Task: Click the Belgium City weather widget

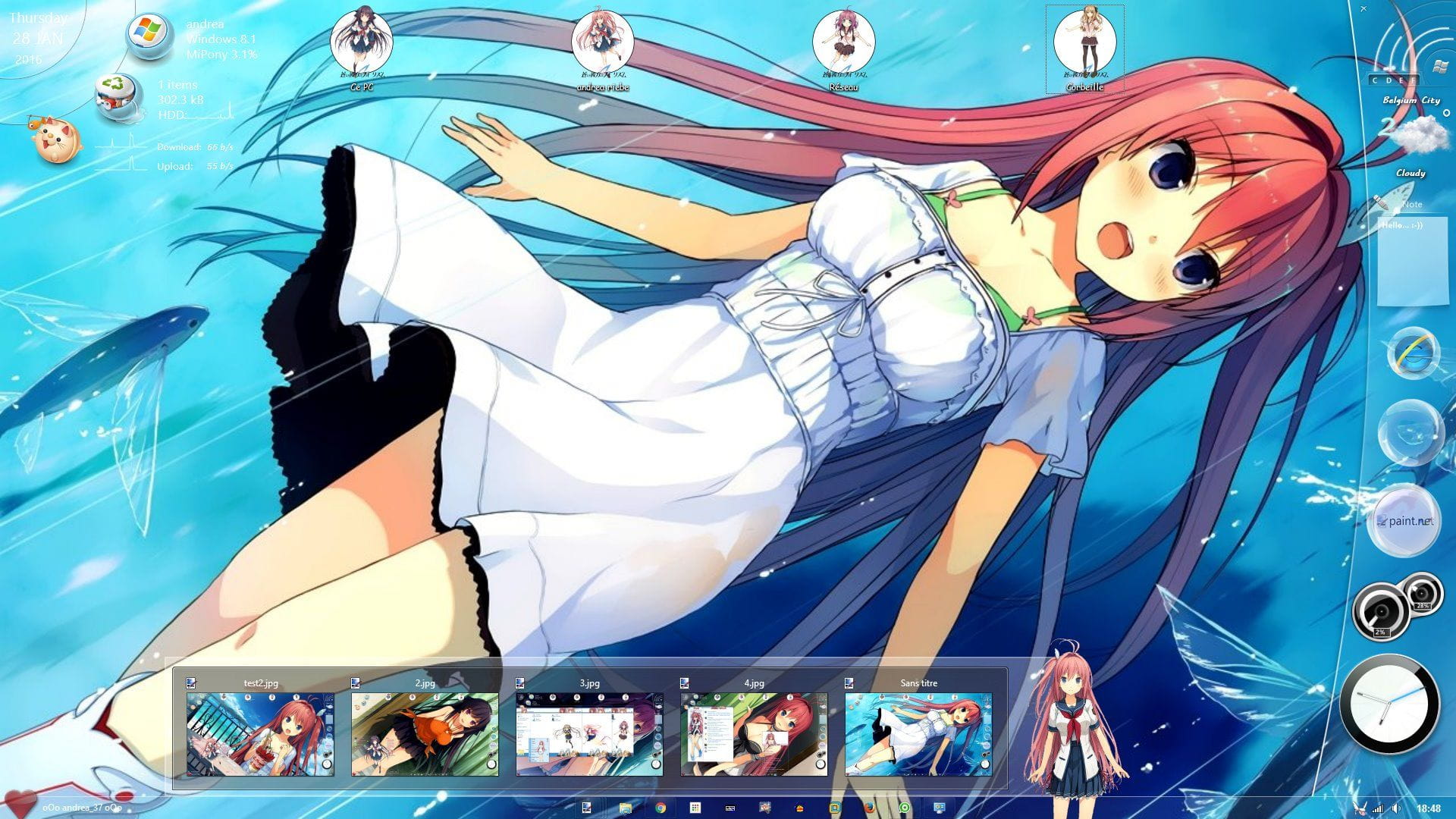Action: [1412, 99]
